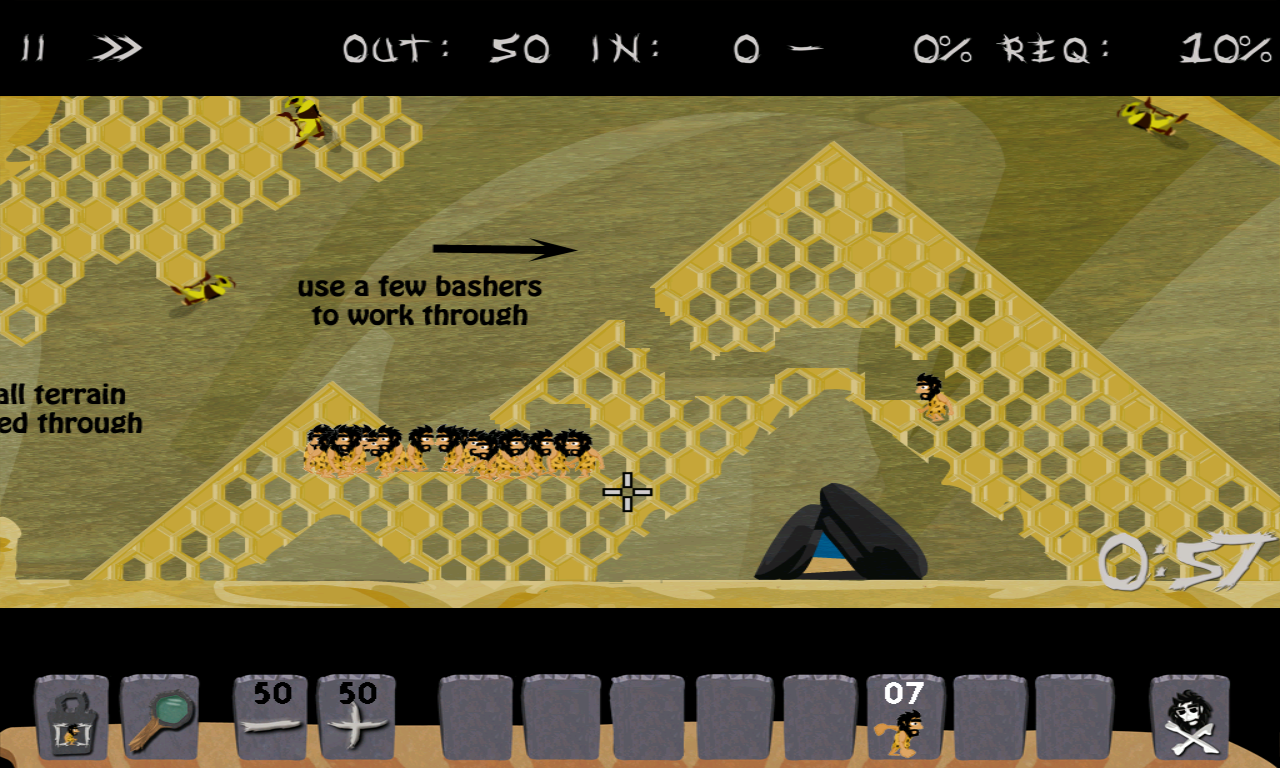Select the basher skill showing 07

[905, 717]
